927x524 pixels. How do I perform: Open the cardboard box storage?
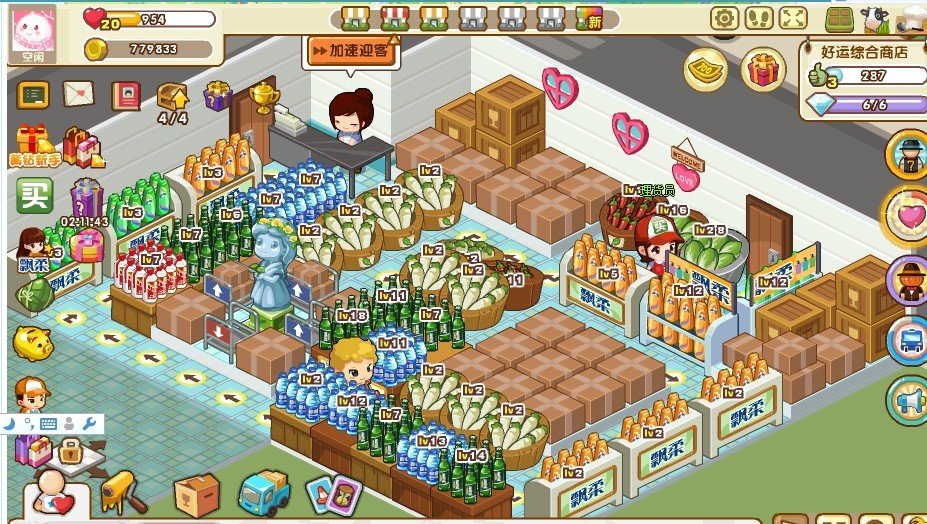point(197,492)
